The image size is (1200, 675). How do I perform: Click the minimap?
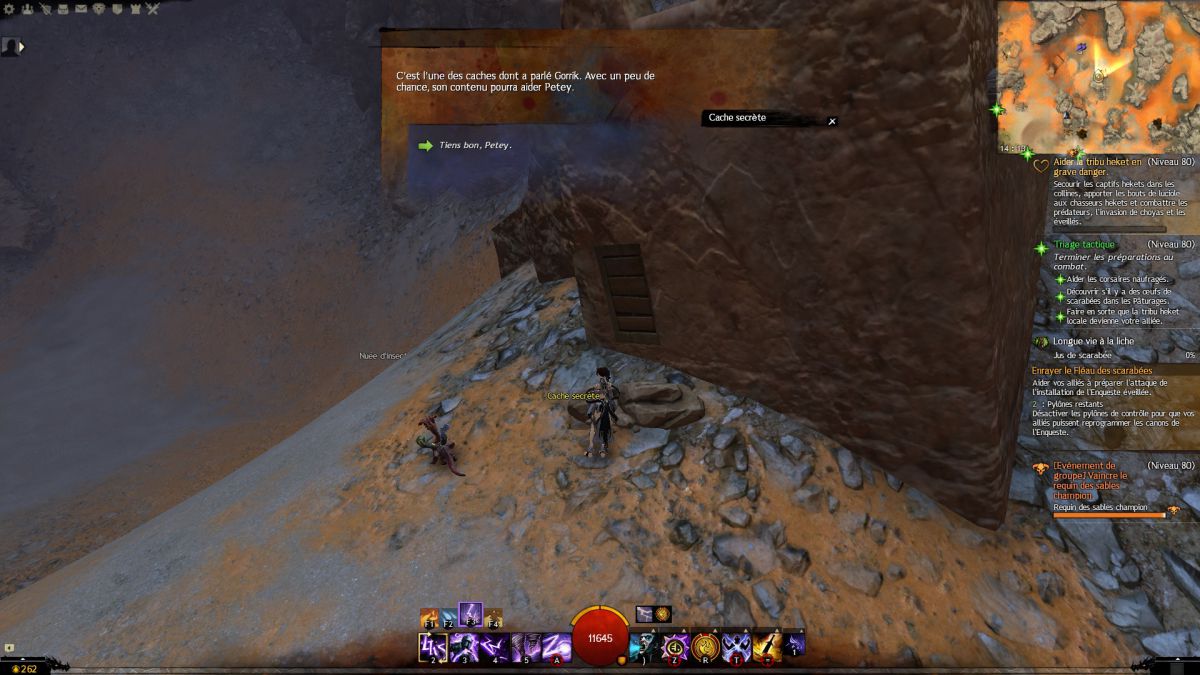[1097, 75]
